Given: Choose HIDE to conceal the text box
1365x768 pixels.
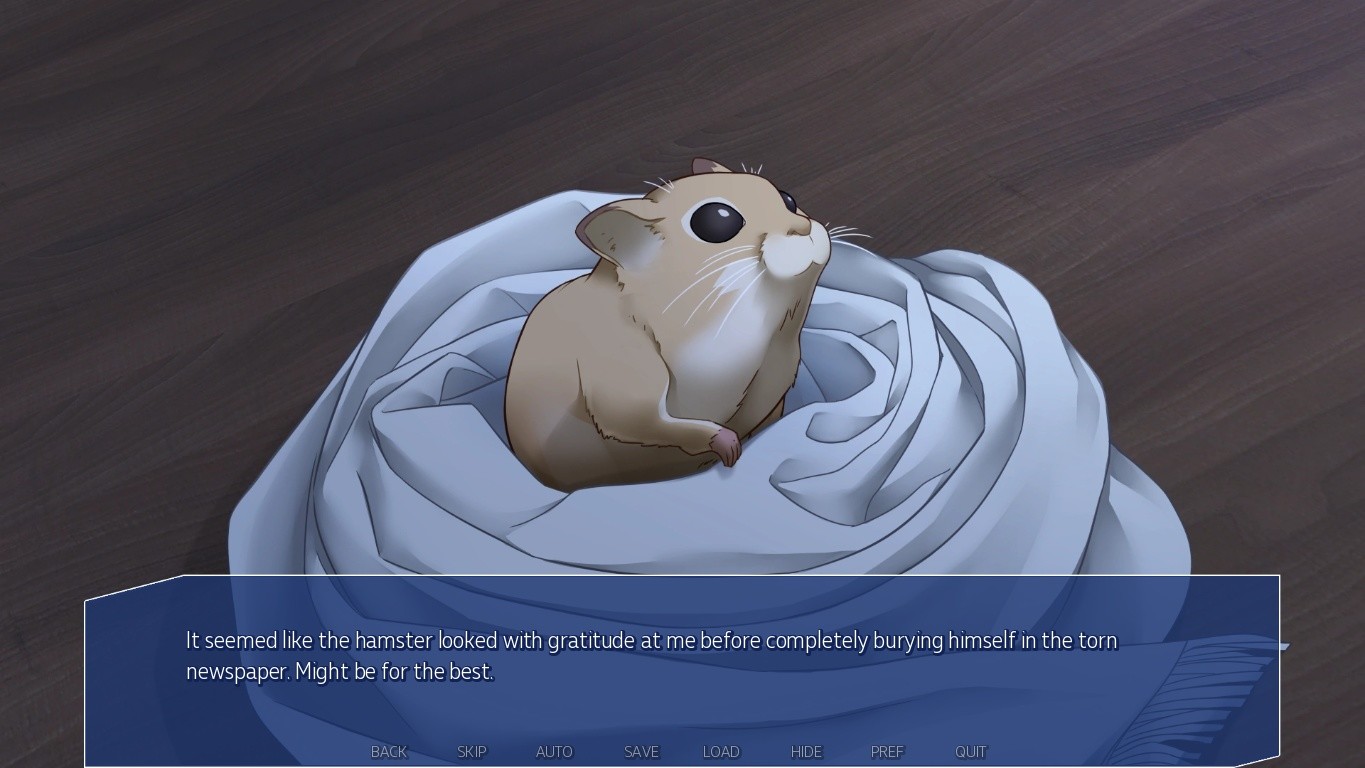Looking at the screenshot, I should coord(806,752).
